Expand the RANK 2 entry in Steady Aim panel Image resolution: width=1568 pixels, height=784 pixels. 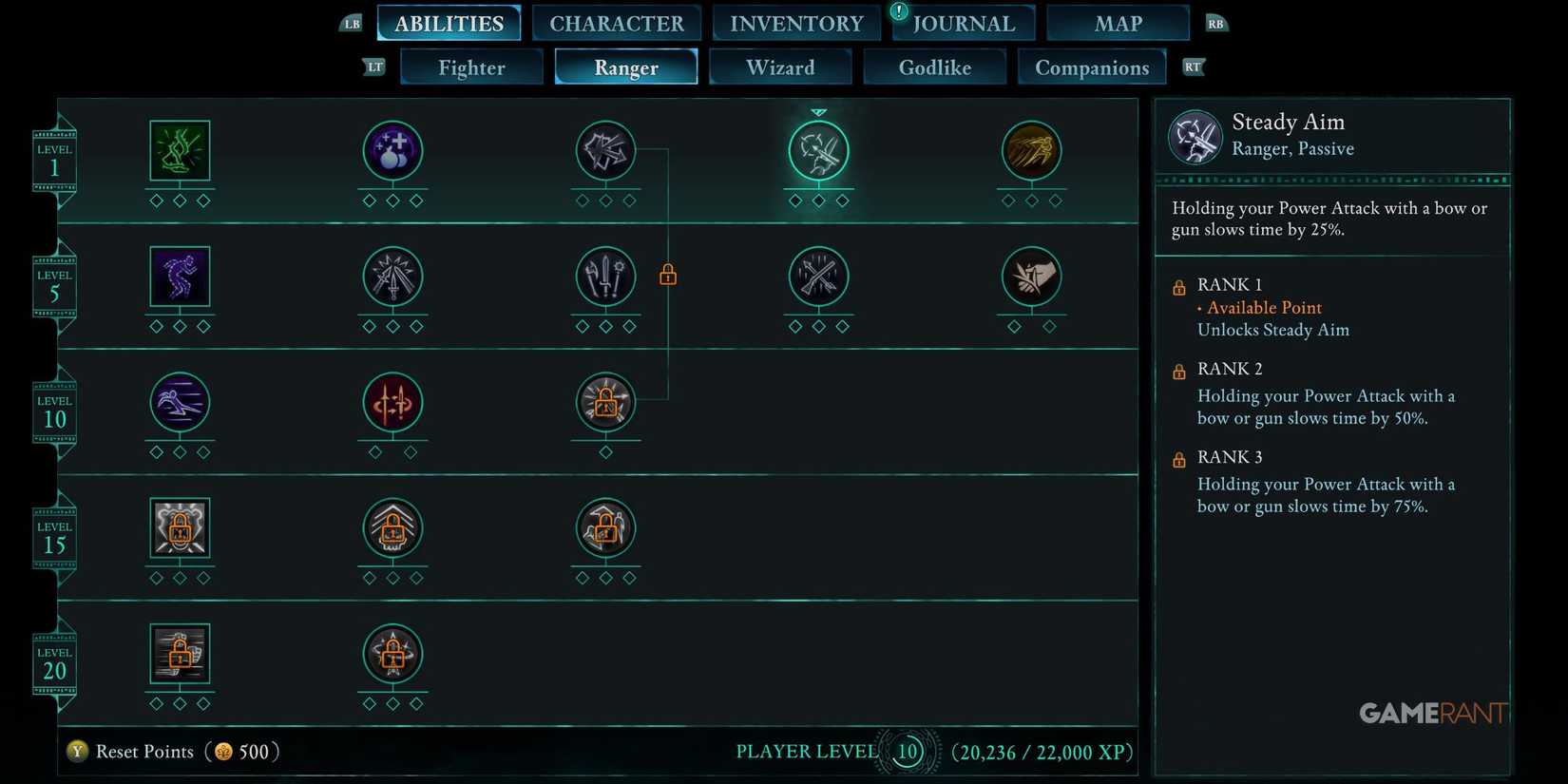click(1230, 369)
